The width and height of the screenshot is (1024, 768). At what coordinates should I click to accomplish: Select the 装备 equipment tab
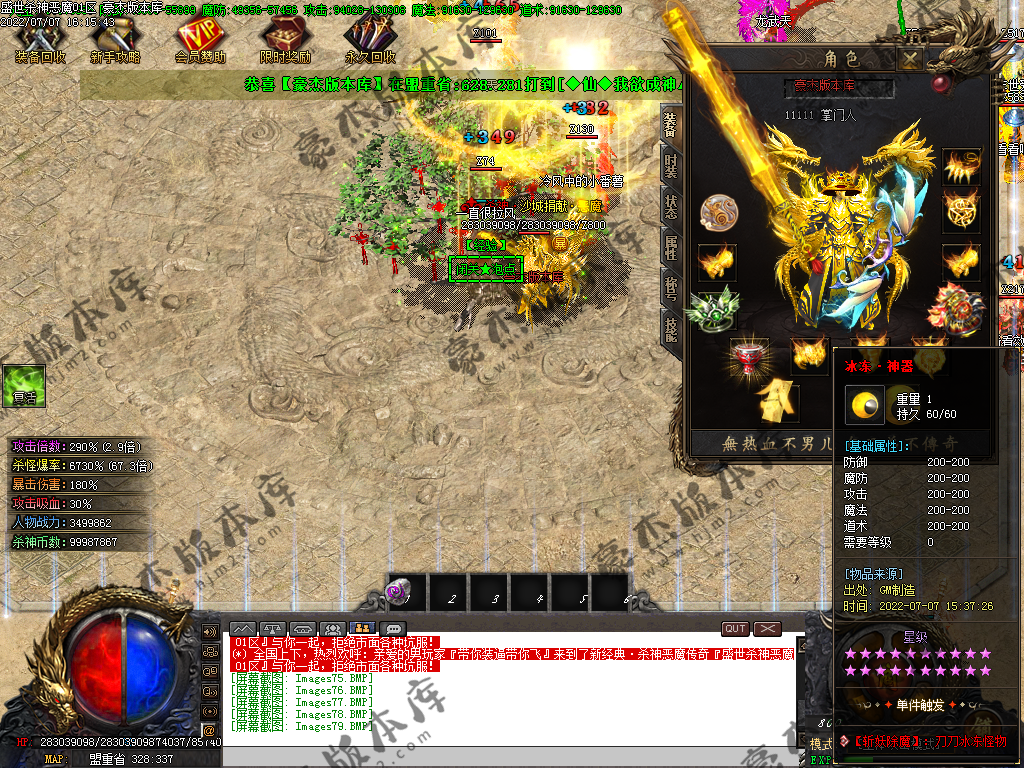coord(670,124)
